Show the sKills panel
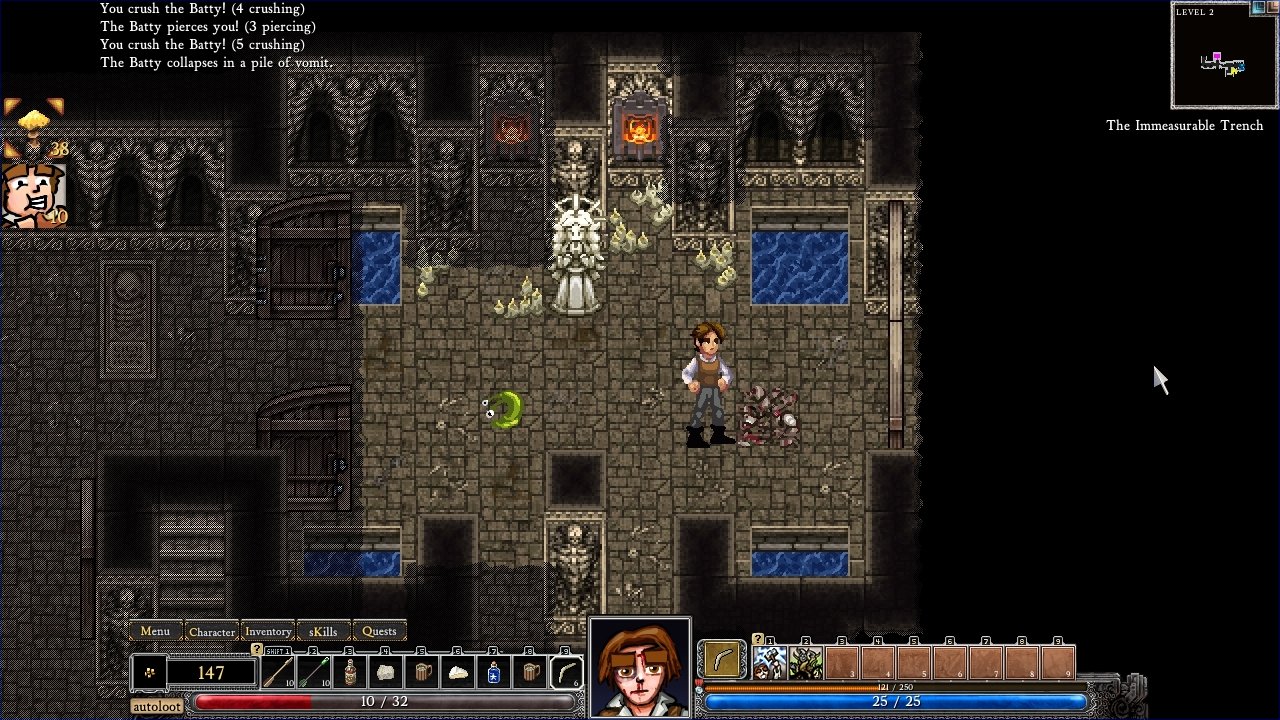 323,631
